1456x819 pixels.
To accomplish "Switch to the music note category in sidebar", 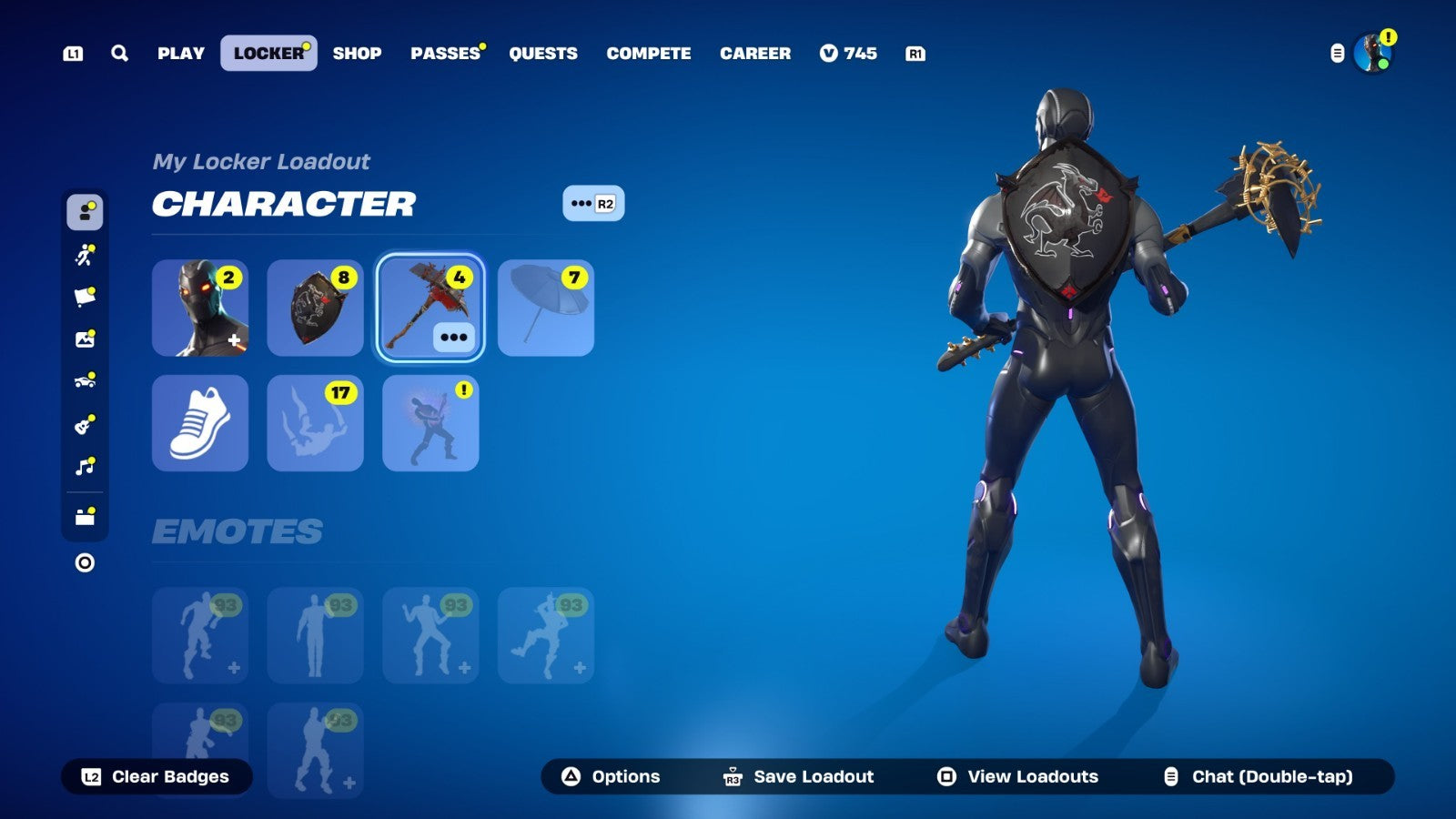I will coord(85,467).
